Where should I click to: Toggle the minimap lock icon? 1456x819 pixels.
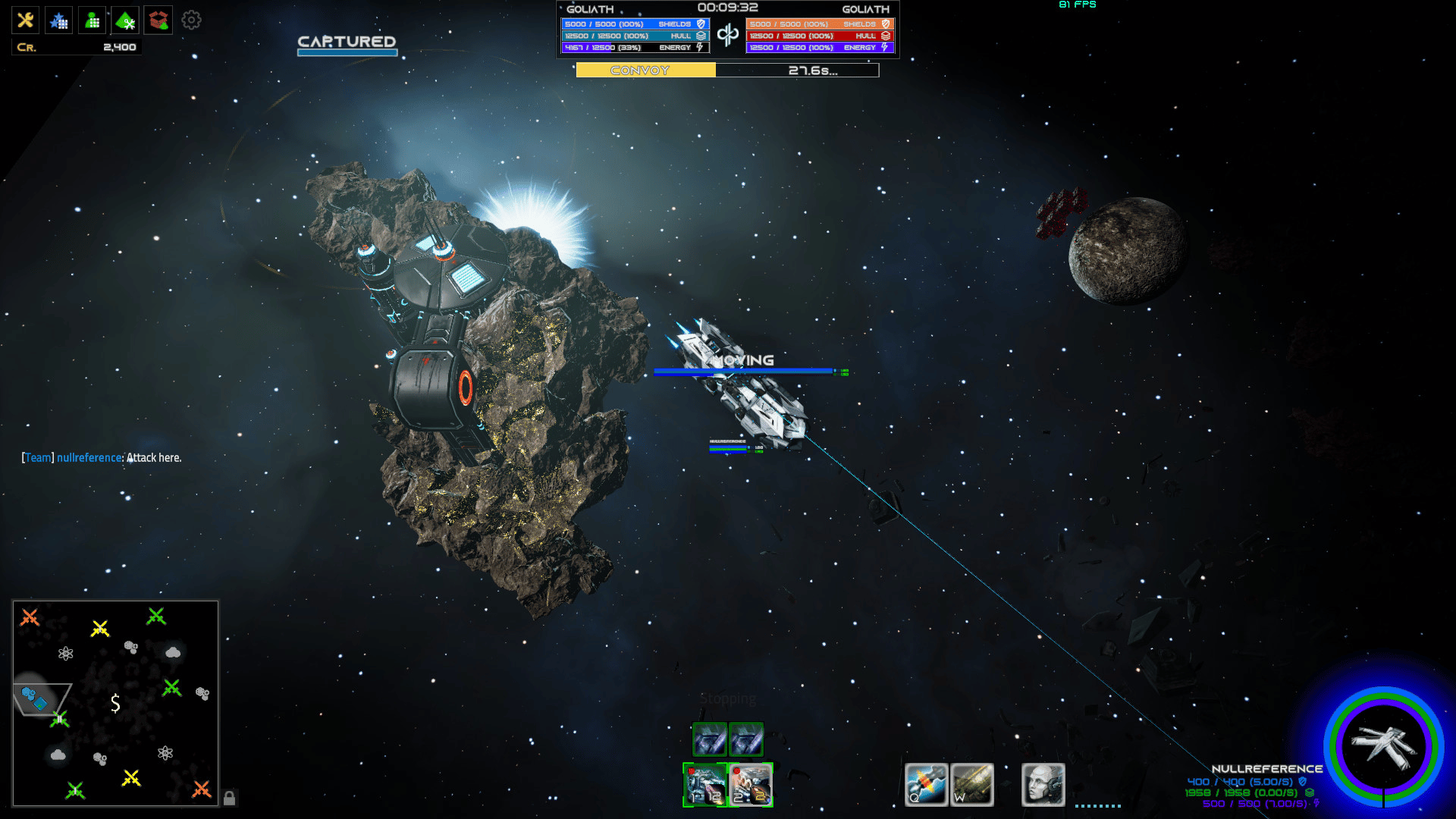[229, 798]
